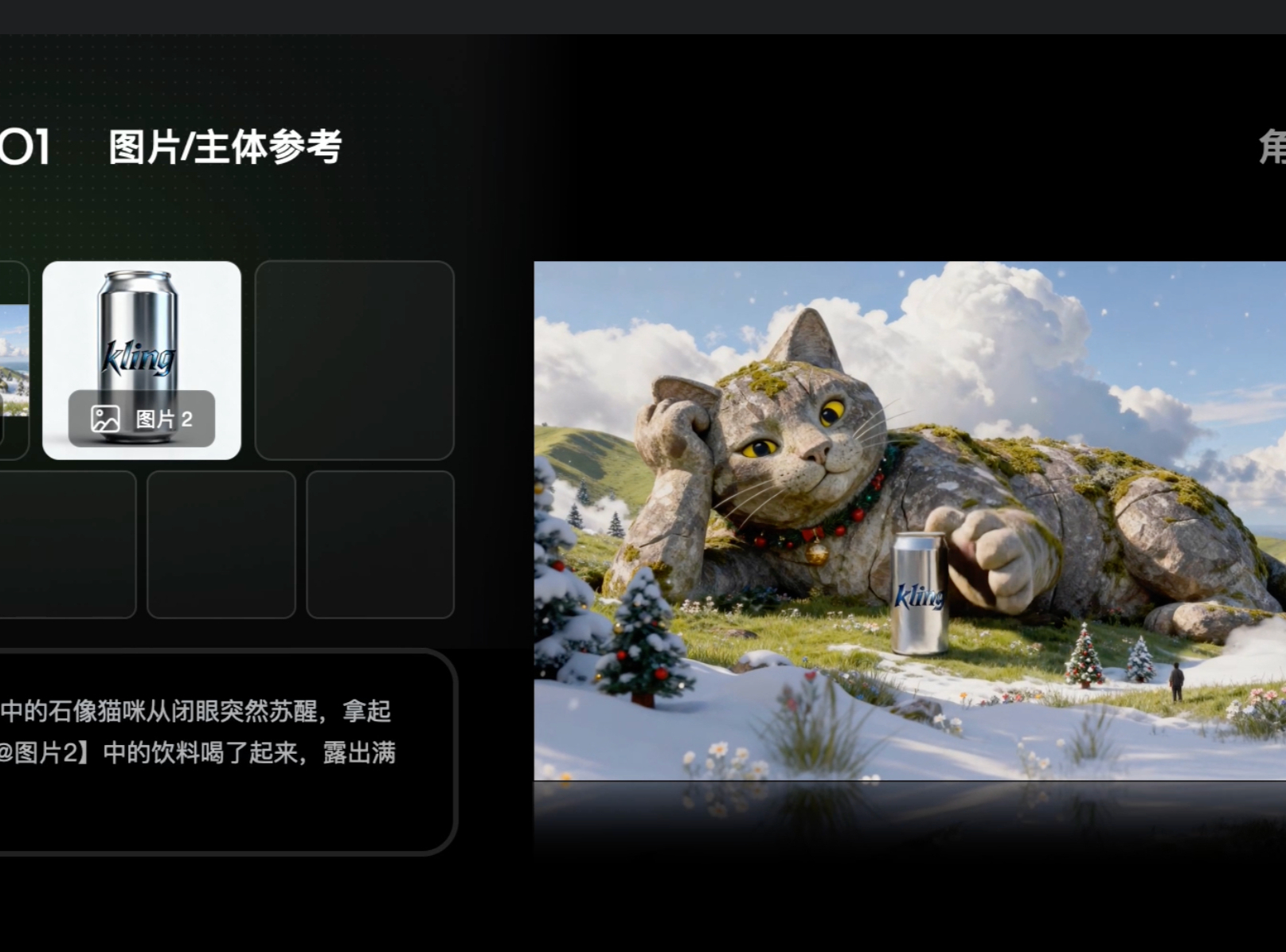Click the 图片 2 label badge
Image resolution: width=1286 pixels, height=952 pixels.
[142, 419]
